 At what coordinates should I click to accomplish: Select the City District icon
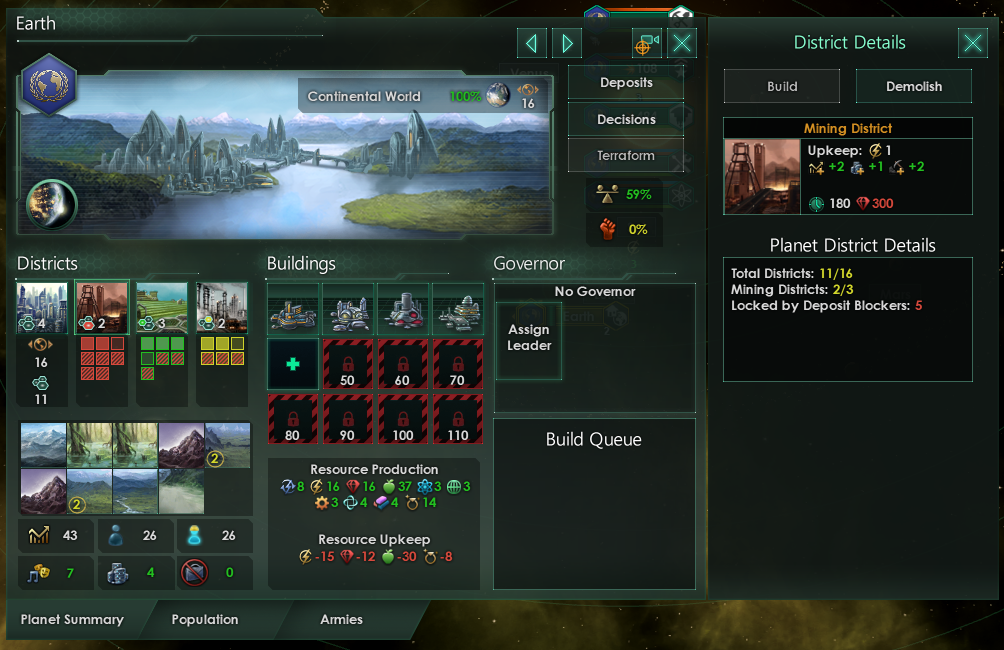point(42,307)
